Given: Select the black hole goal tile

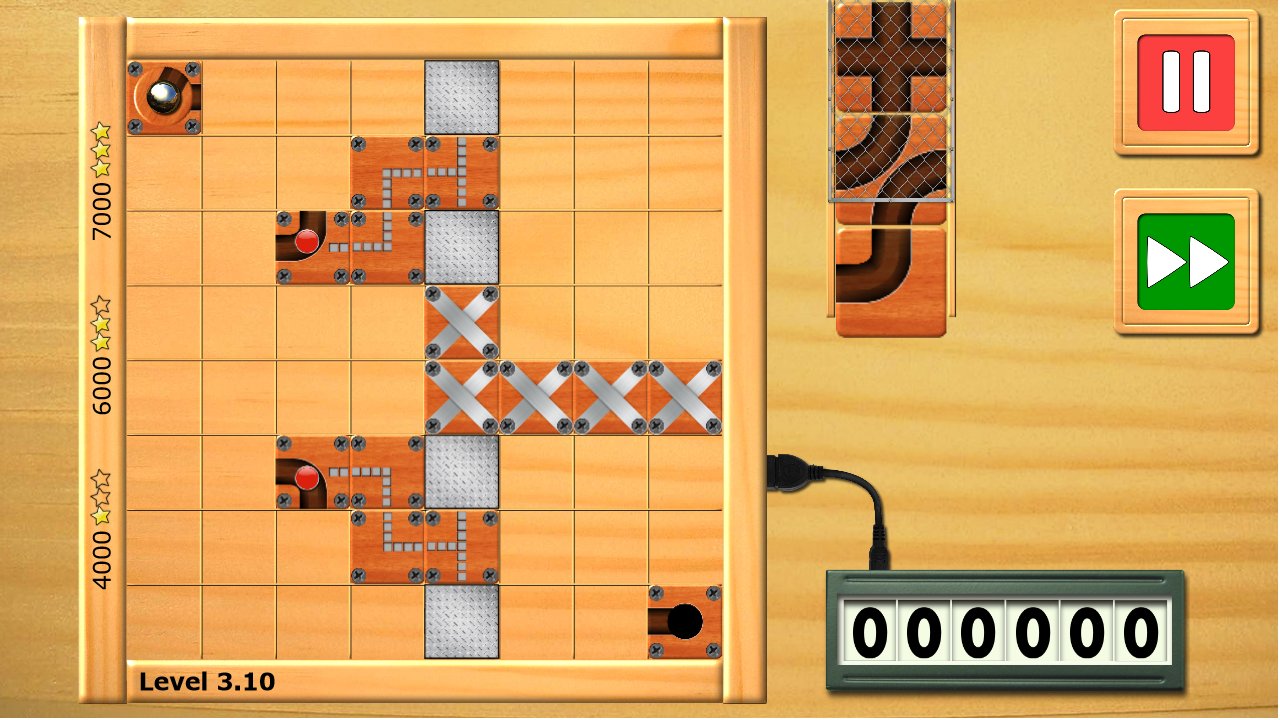Looking at the screenshot, I should pyautogui.click(x=685, y=622).
